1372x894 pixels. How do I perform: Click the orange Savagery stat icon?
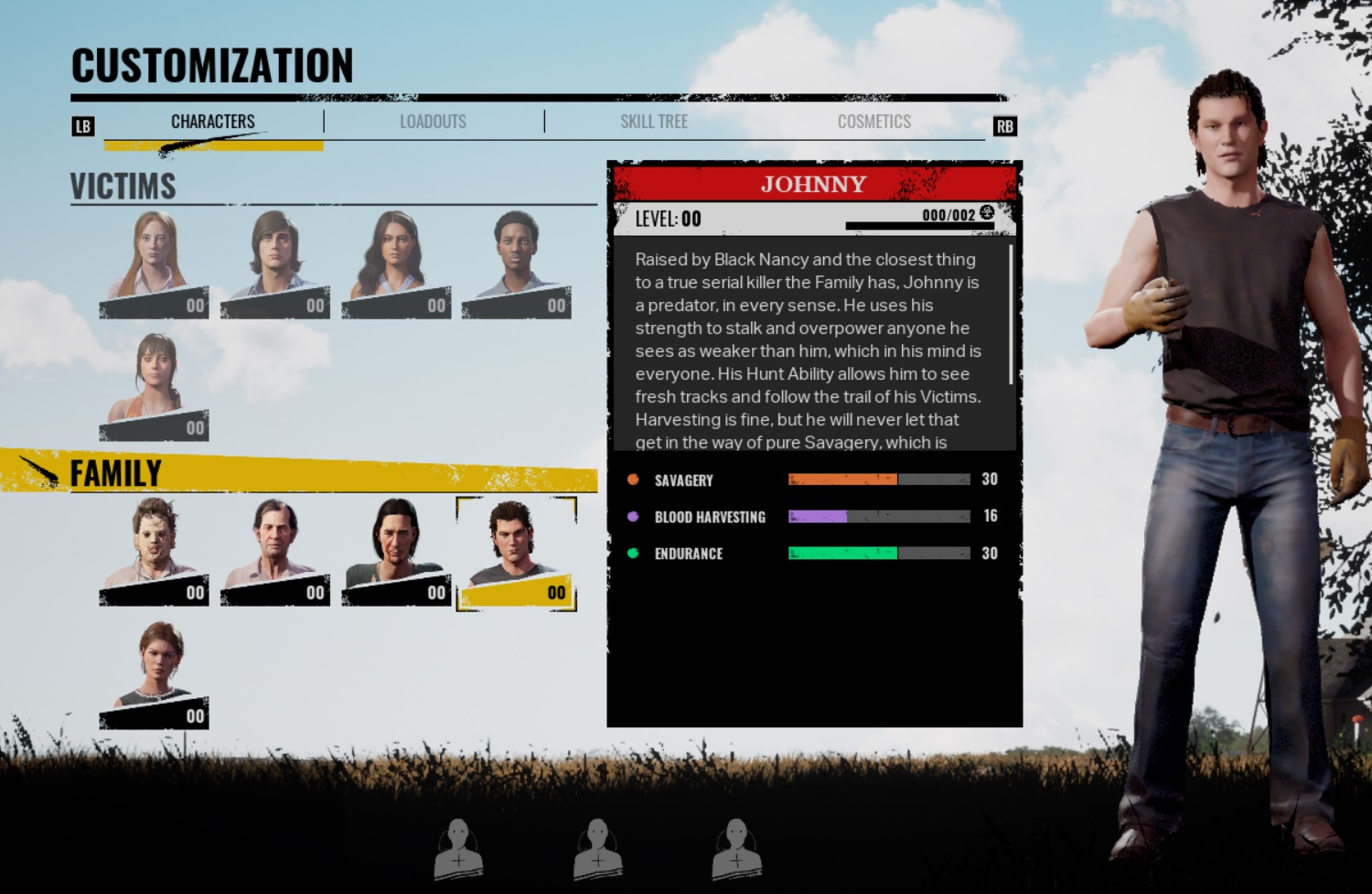[x=633, y=479]
